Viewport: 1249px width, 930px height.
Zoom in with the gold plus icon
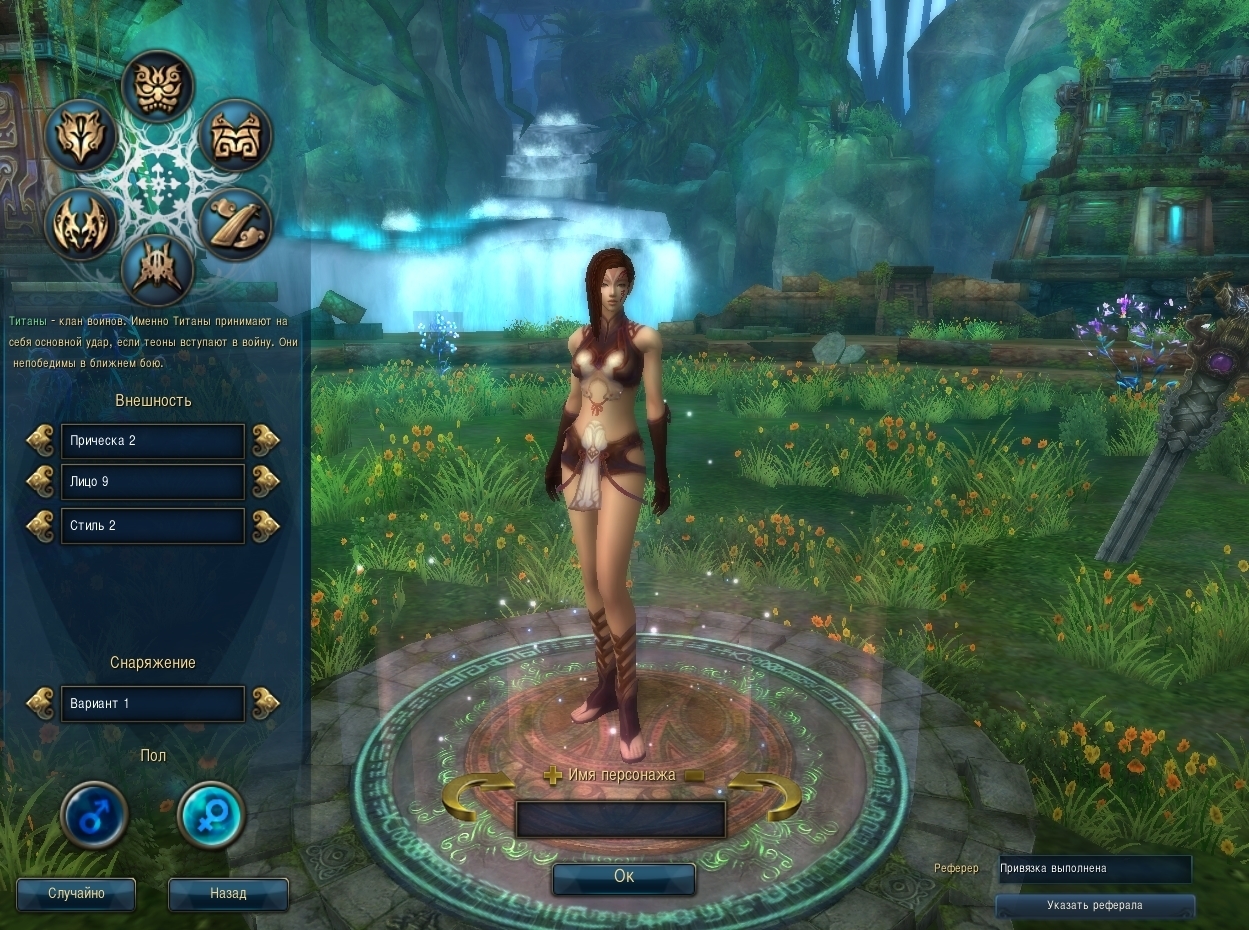553,775
